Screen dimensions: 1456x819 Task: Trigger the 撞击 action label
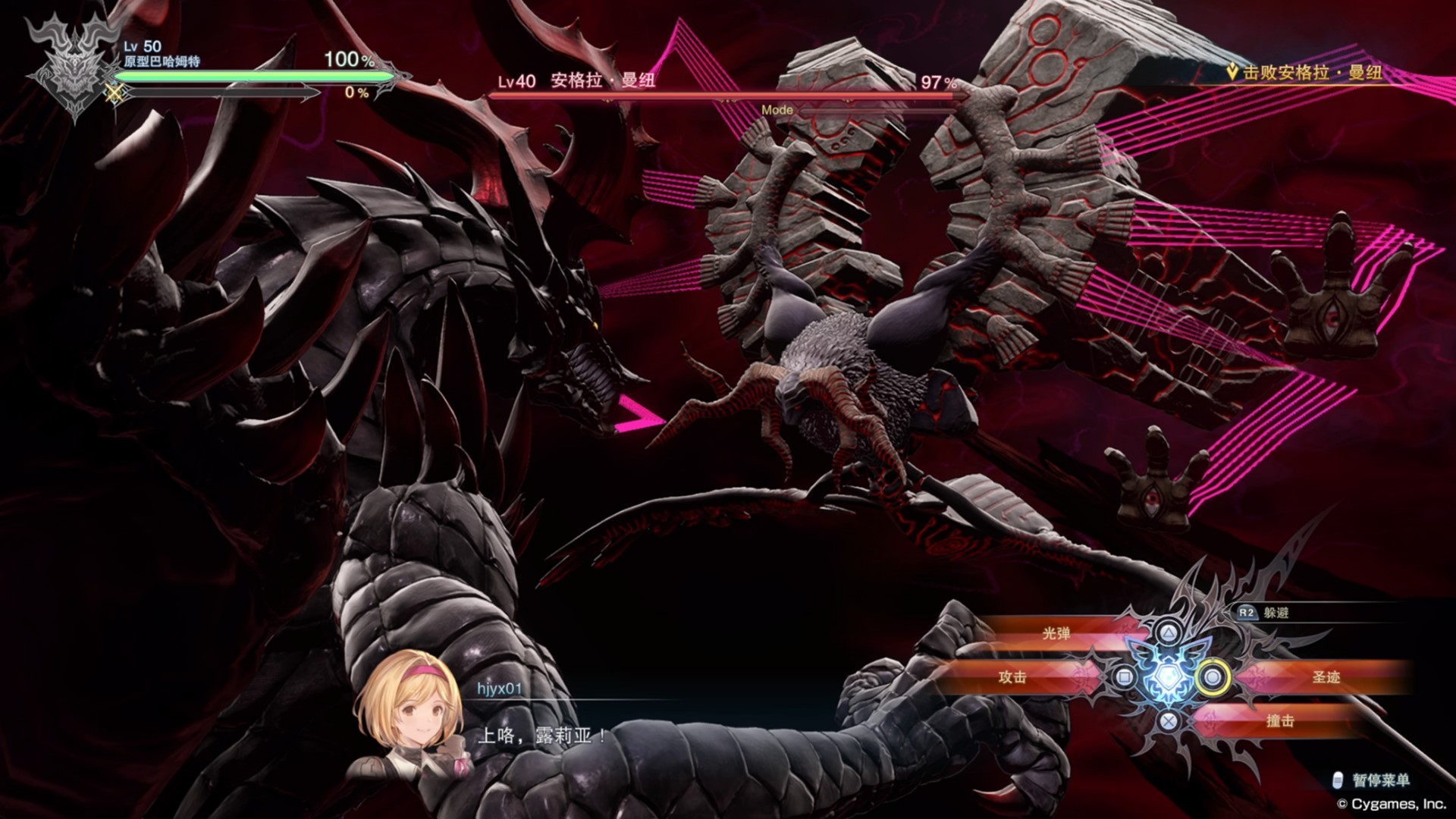(1280, 720)
